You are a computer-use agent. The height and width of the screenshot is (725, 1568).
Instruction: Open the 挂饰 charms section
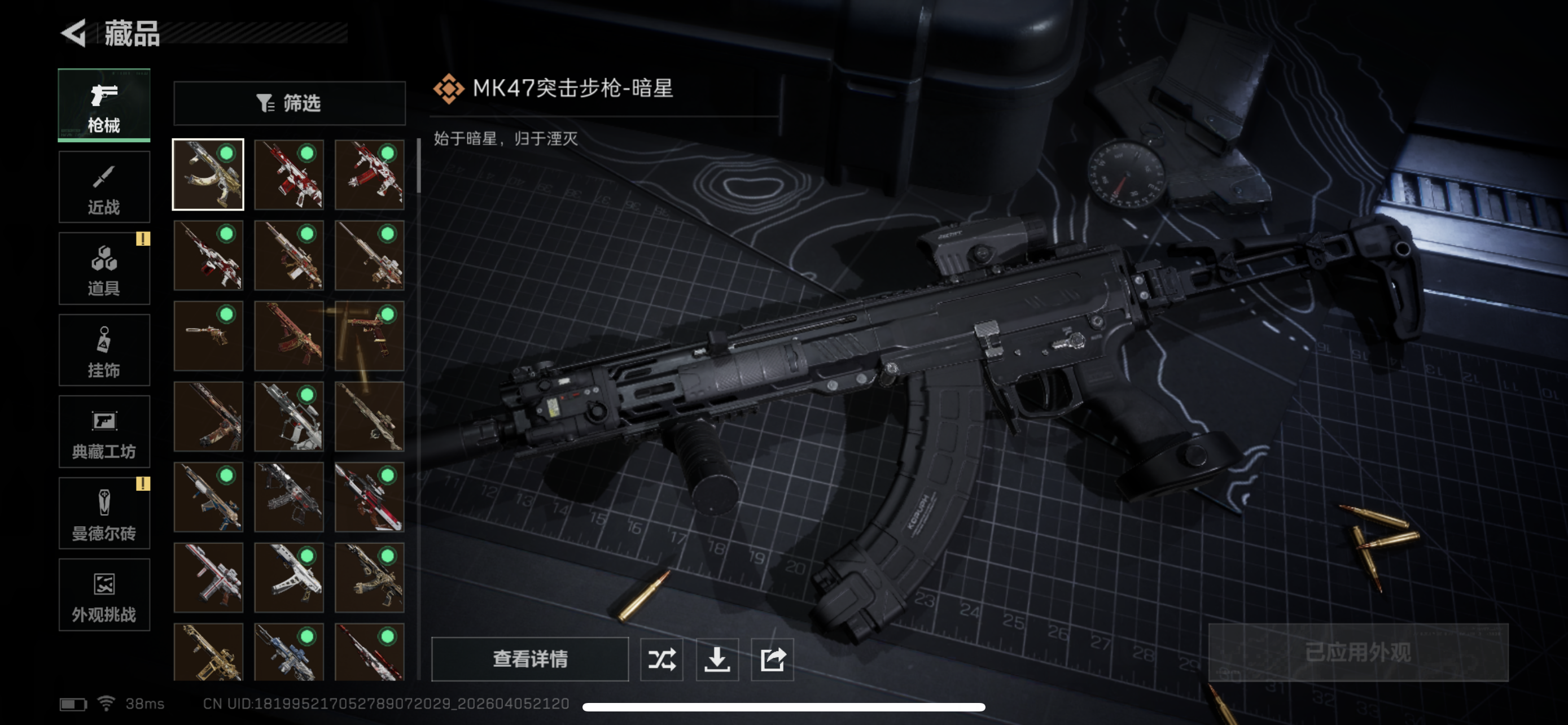pyautogui.click(x=103, y=350)
